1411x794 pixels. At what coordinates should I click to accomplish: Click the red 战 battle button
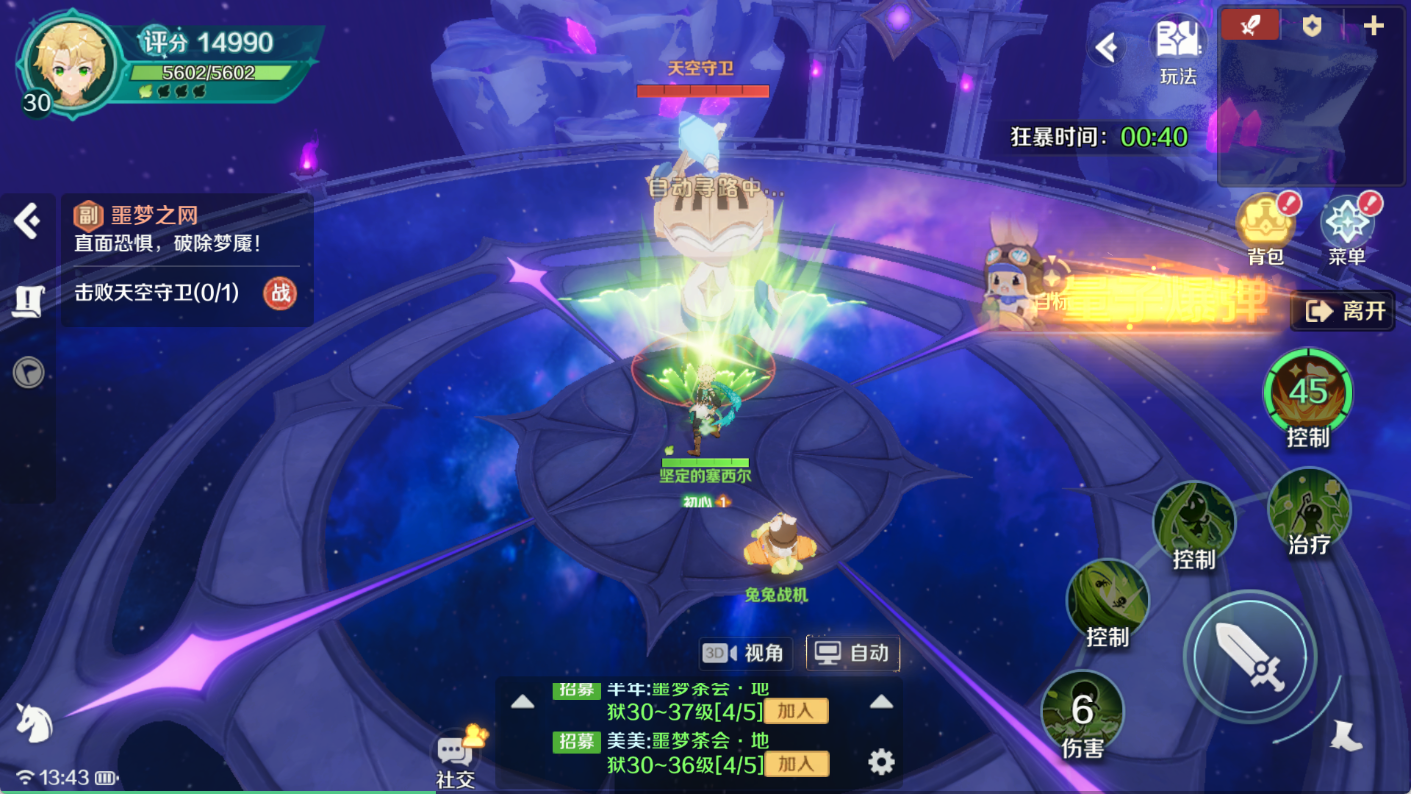280,293
